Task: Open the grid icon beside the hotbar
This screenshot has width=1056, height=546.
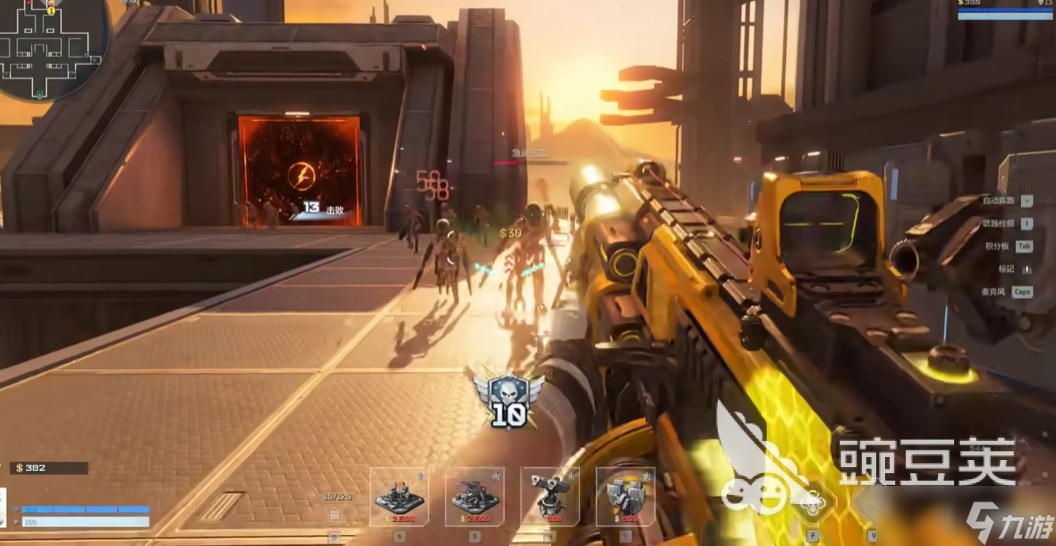Action: (x=334, y=515)
